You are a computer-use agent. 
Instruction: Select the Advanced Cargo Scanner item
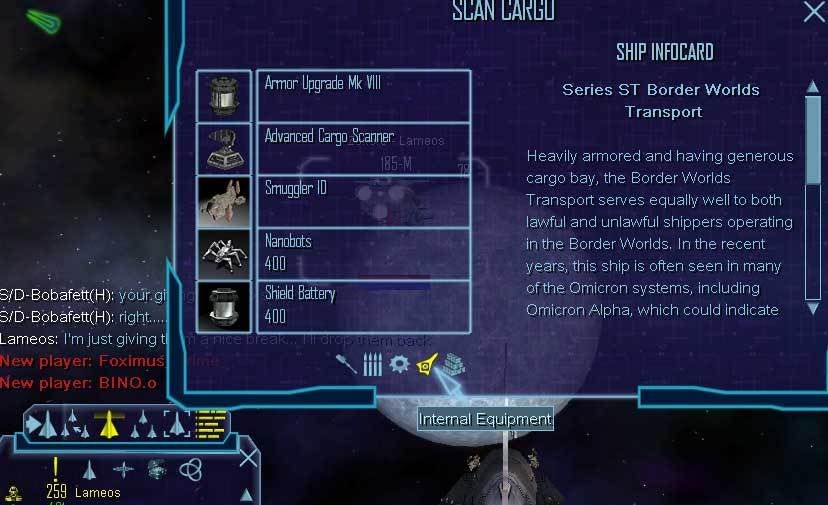(x=363, y=148)
